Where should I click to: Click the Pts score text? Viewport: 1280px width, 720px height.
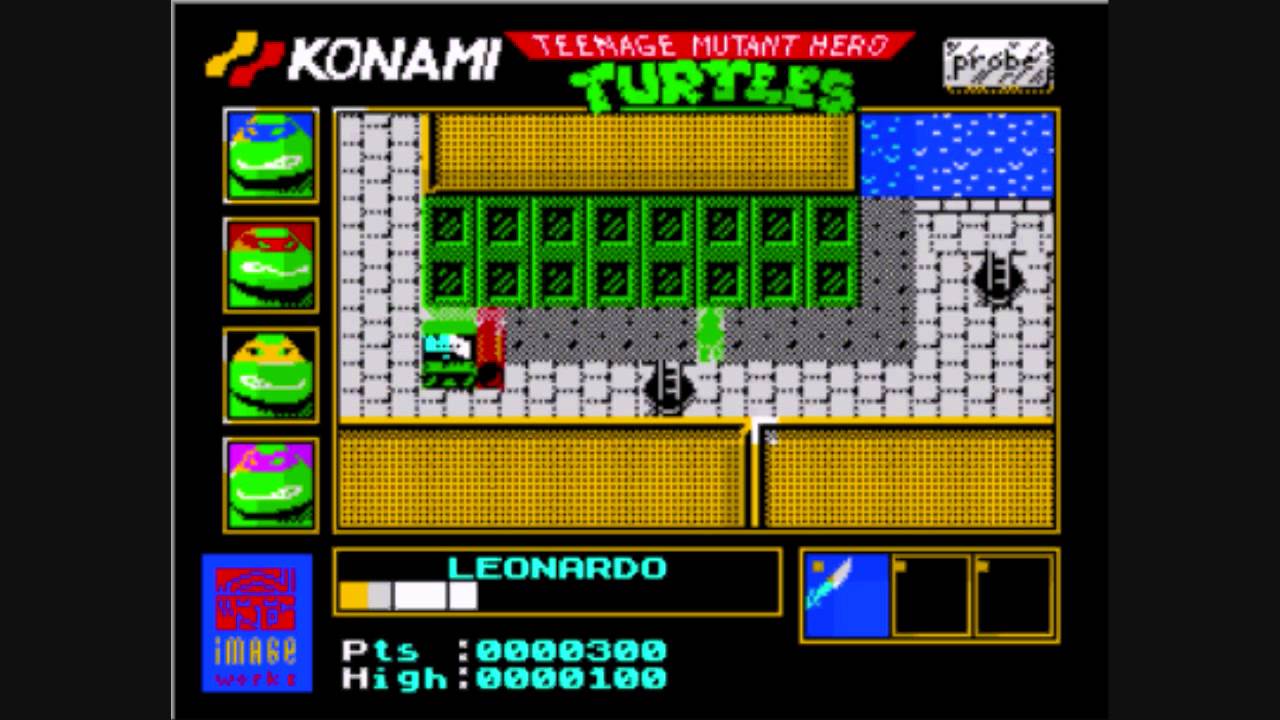click(x=380, y=650)
